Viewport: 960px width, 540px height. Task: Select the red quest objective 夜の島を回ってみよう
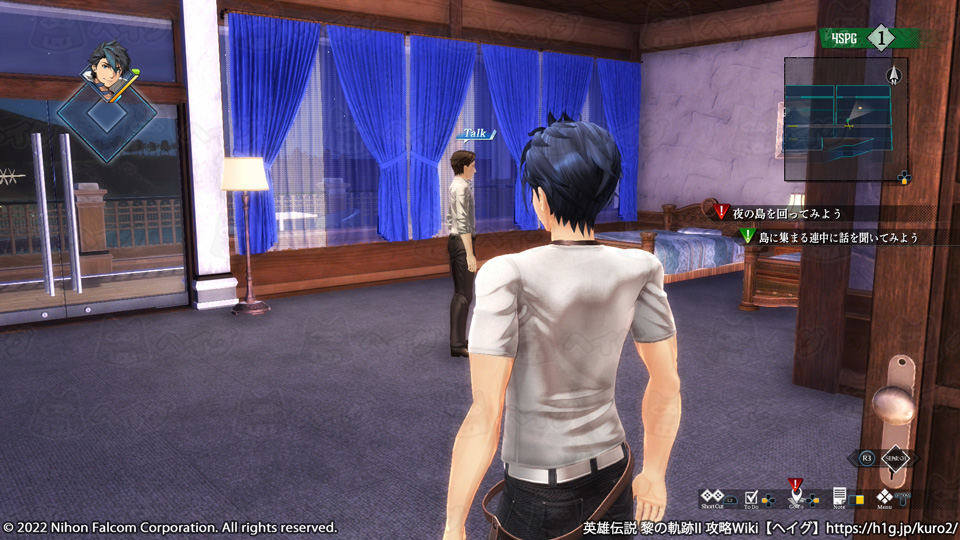tap(787, 213)
